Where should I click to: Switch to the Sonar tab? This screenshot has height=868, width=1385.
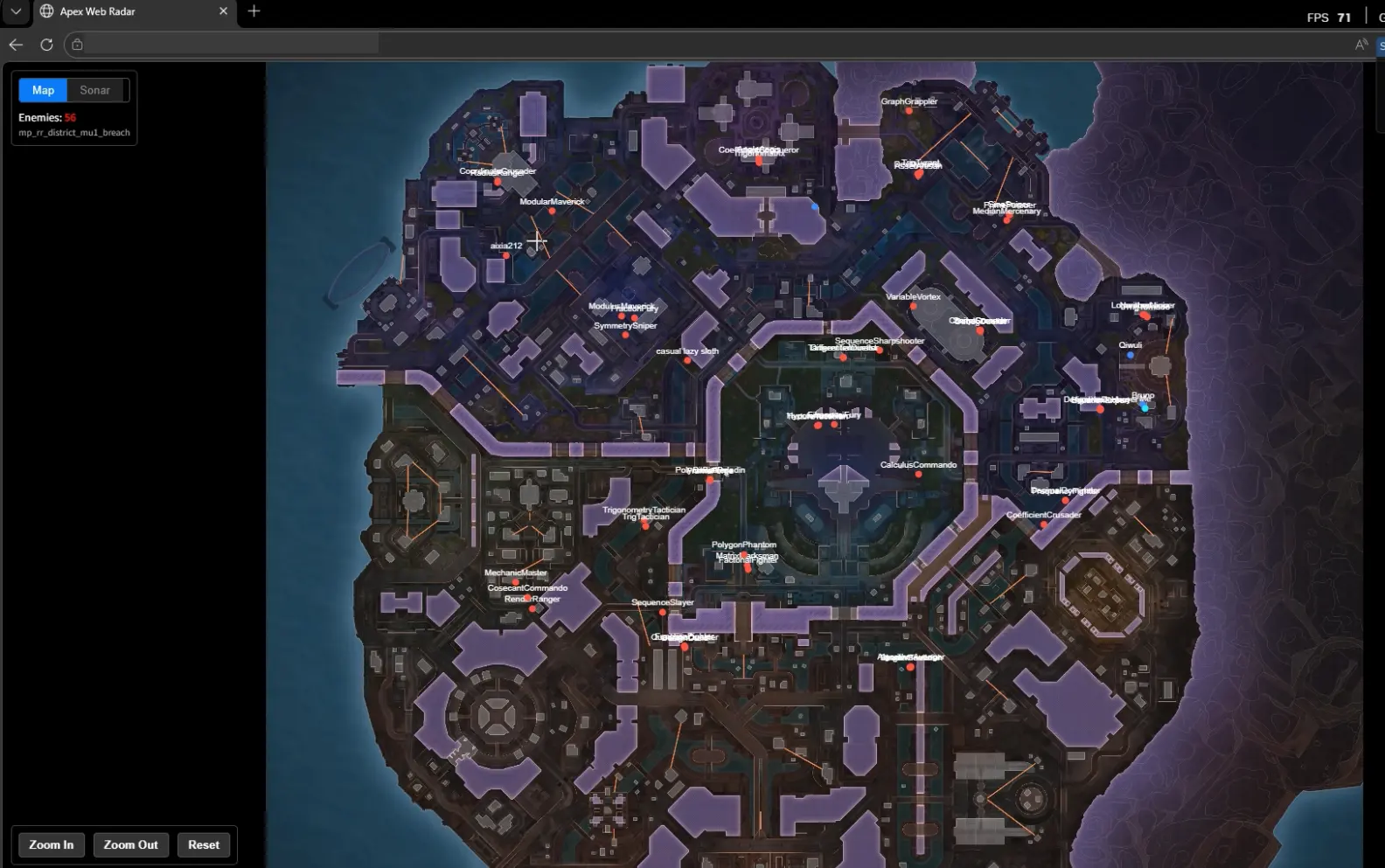94,90
